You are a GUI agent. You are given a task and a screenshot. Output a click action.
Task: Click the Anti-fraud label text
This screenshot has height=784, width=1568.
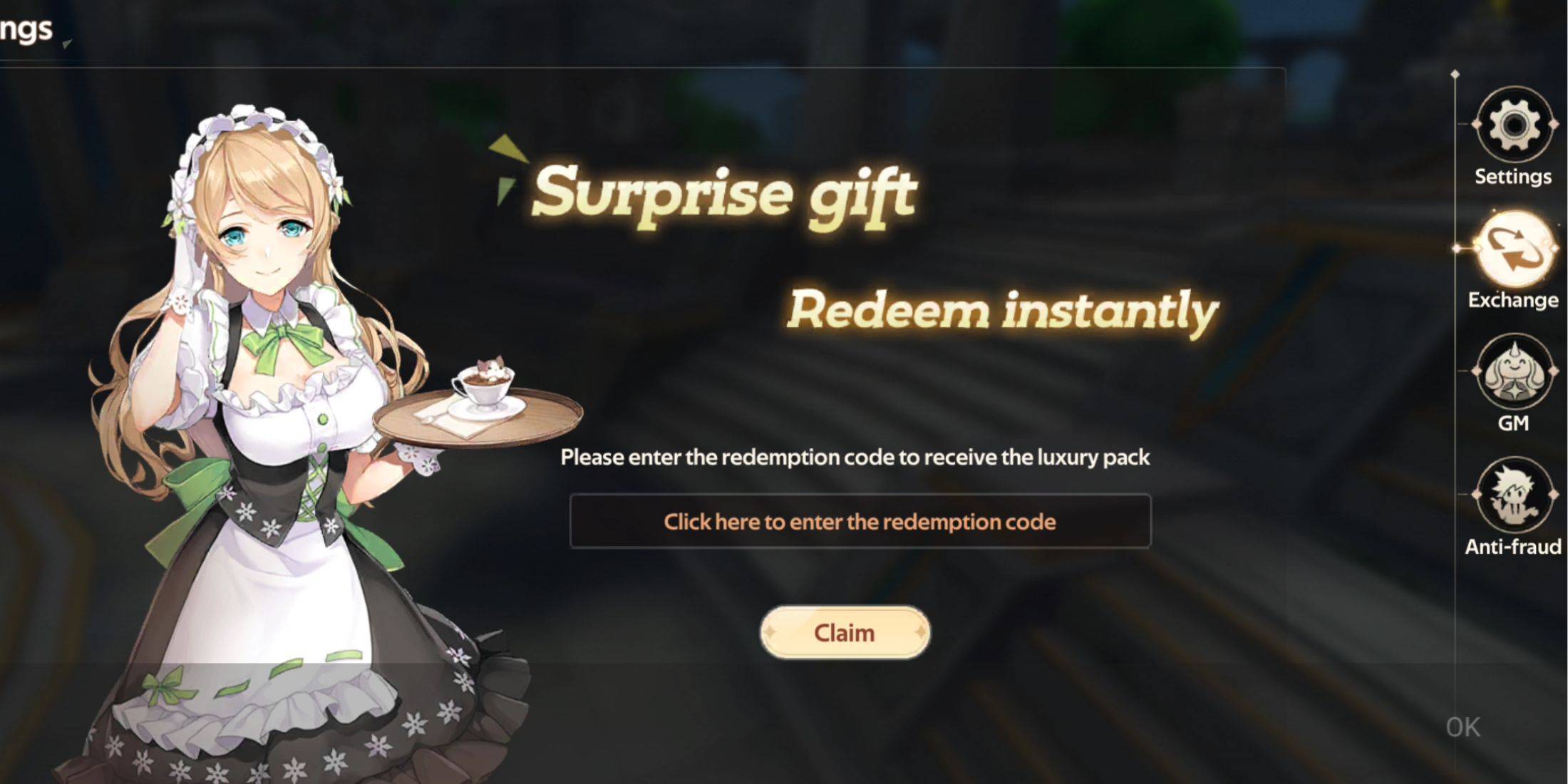tap(1515, 547)
